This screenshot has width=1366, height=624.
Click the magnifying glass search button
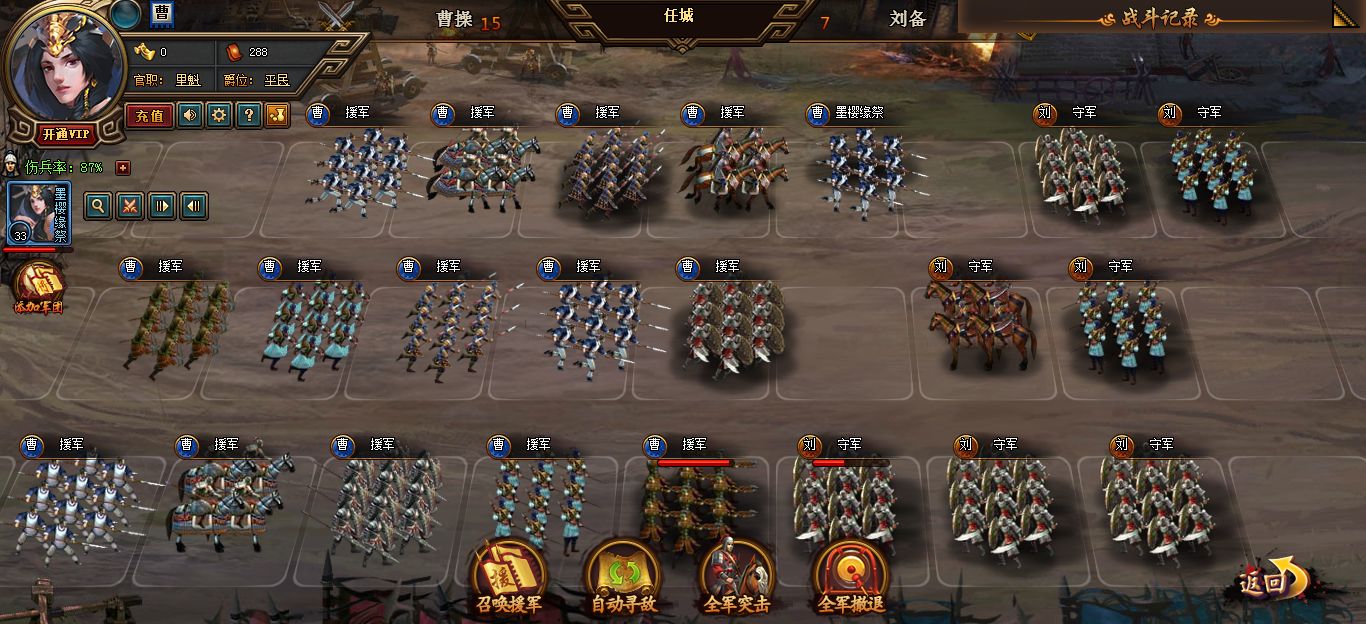click(98, 206)
